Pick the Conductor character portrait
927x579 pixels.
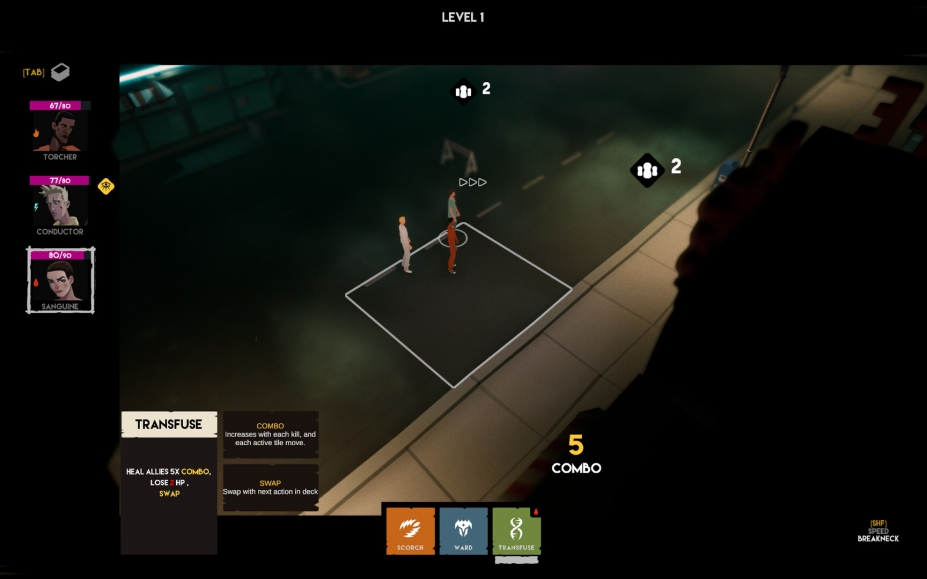click(60, 205)
